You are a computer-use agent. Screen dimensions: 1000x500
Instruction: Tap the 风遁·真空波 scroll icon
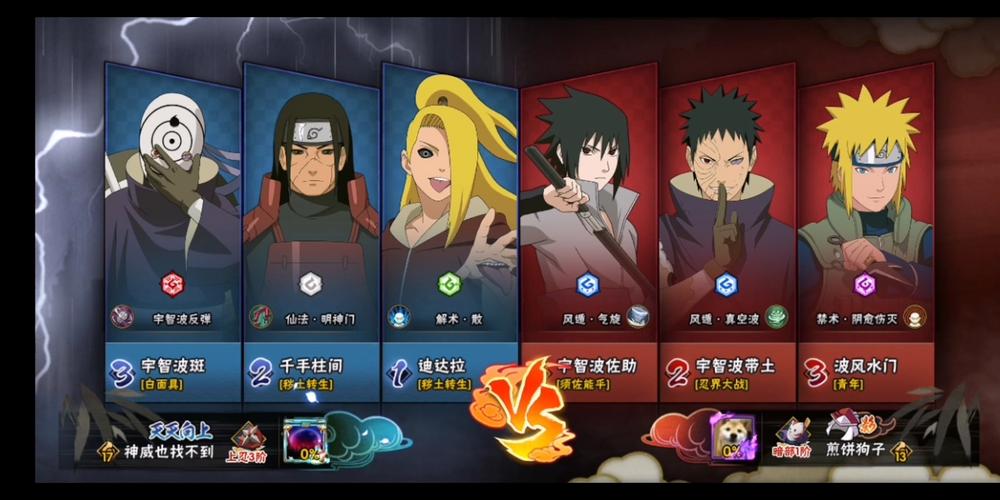tap(777, 317)
